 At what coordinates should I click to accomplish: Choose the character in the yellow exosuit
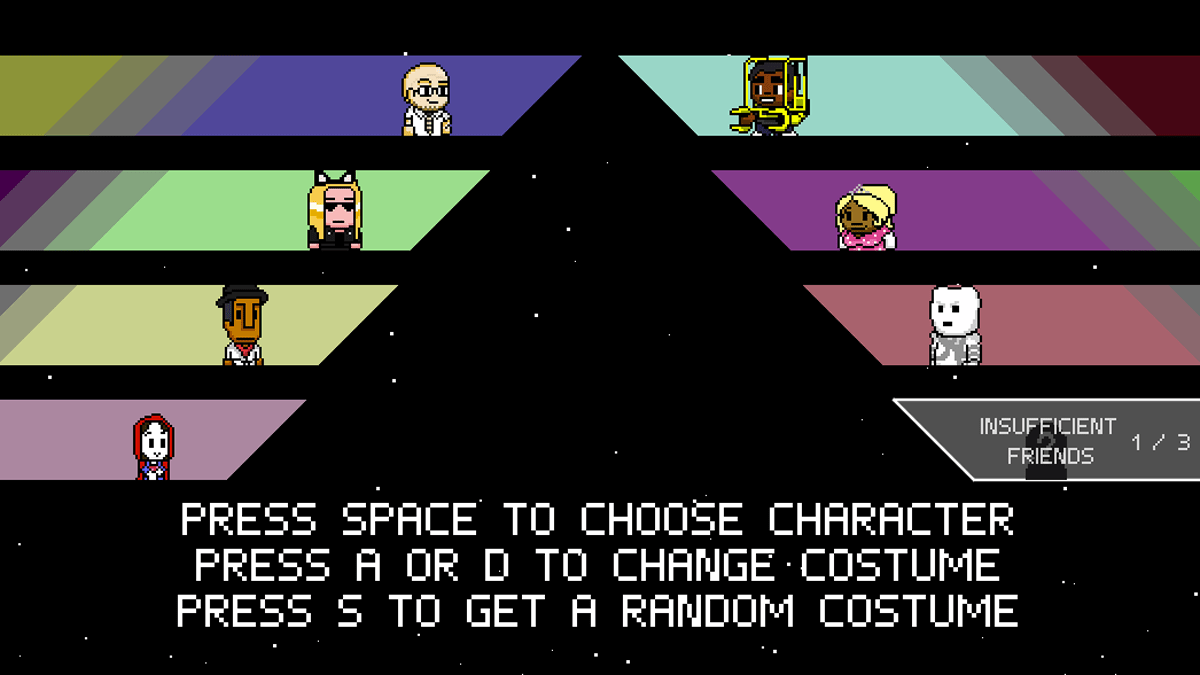(x=769, y=96)
